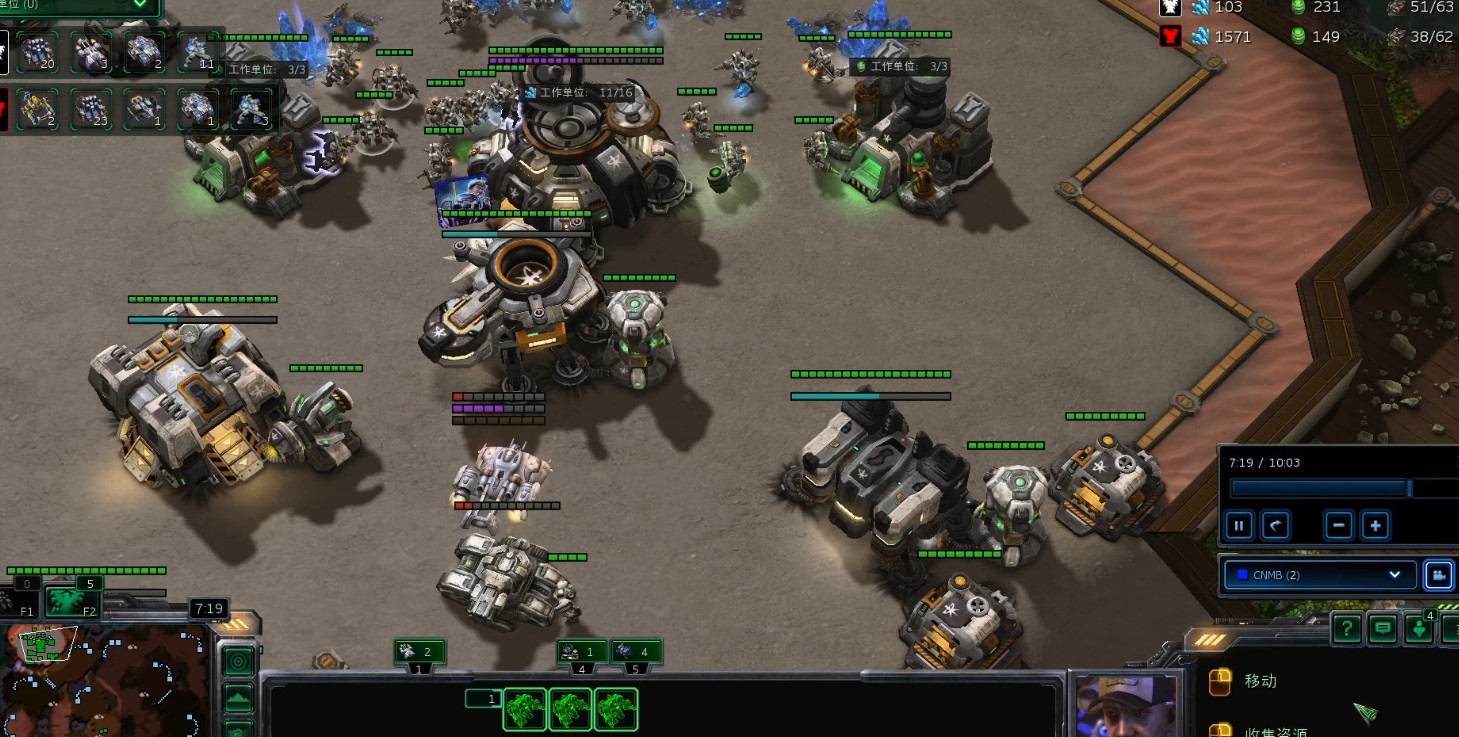This screenshot has height=737, width=1459.
Task: Toggle the player camera view button
Action: [x=1438, y=575]
